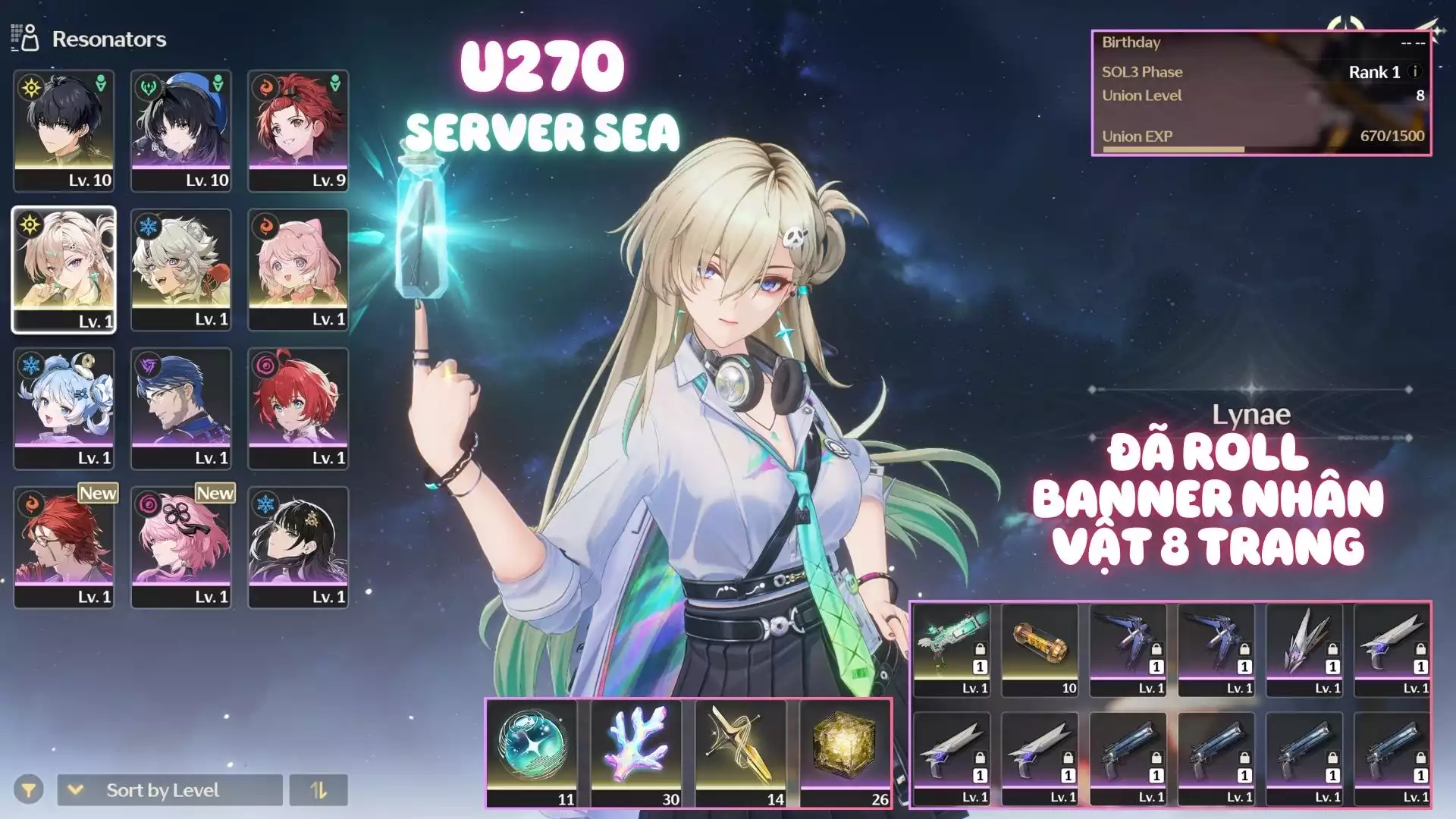Choose the gold cube item with count 26
The height and width of the screenshot is (819, 1456).
tap(846, 752)
